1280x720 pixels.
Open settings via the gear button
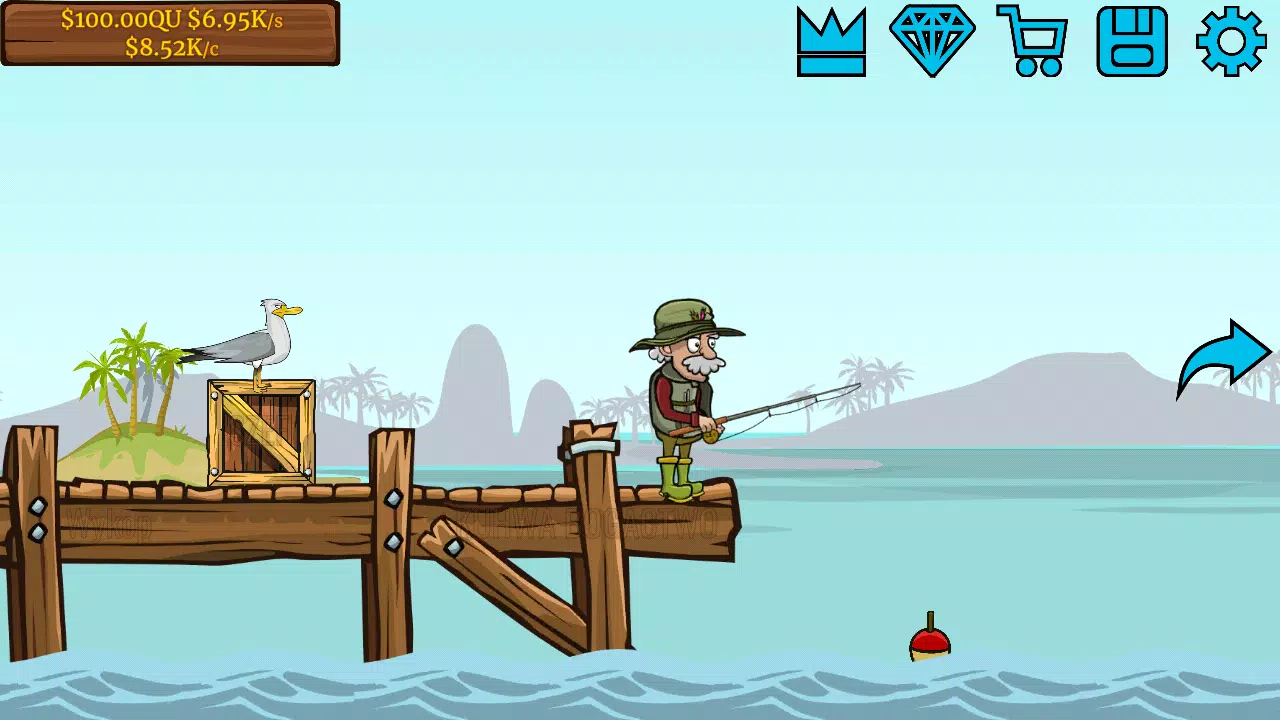1231,40
